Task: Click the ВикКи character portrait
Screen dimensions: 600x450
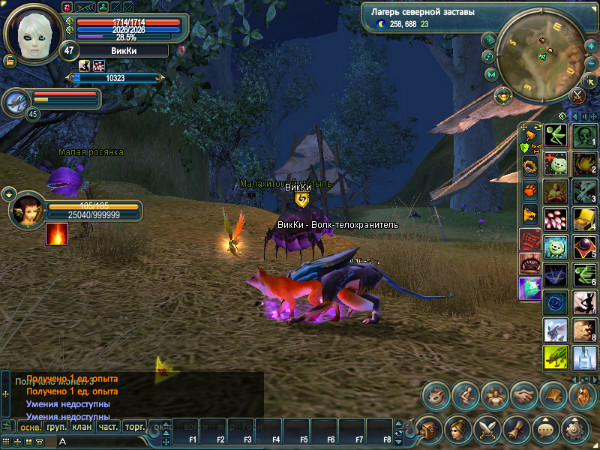Action: (32, 32)
